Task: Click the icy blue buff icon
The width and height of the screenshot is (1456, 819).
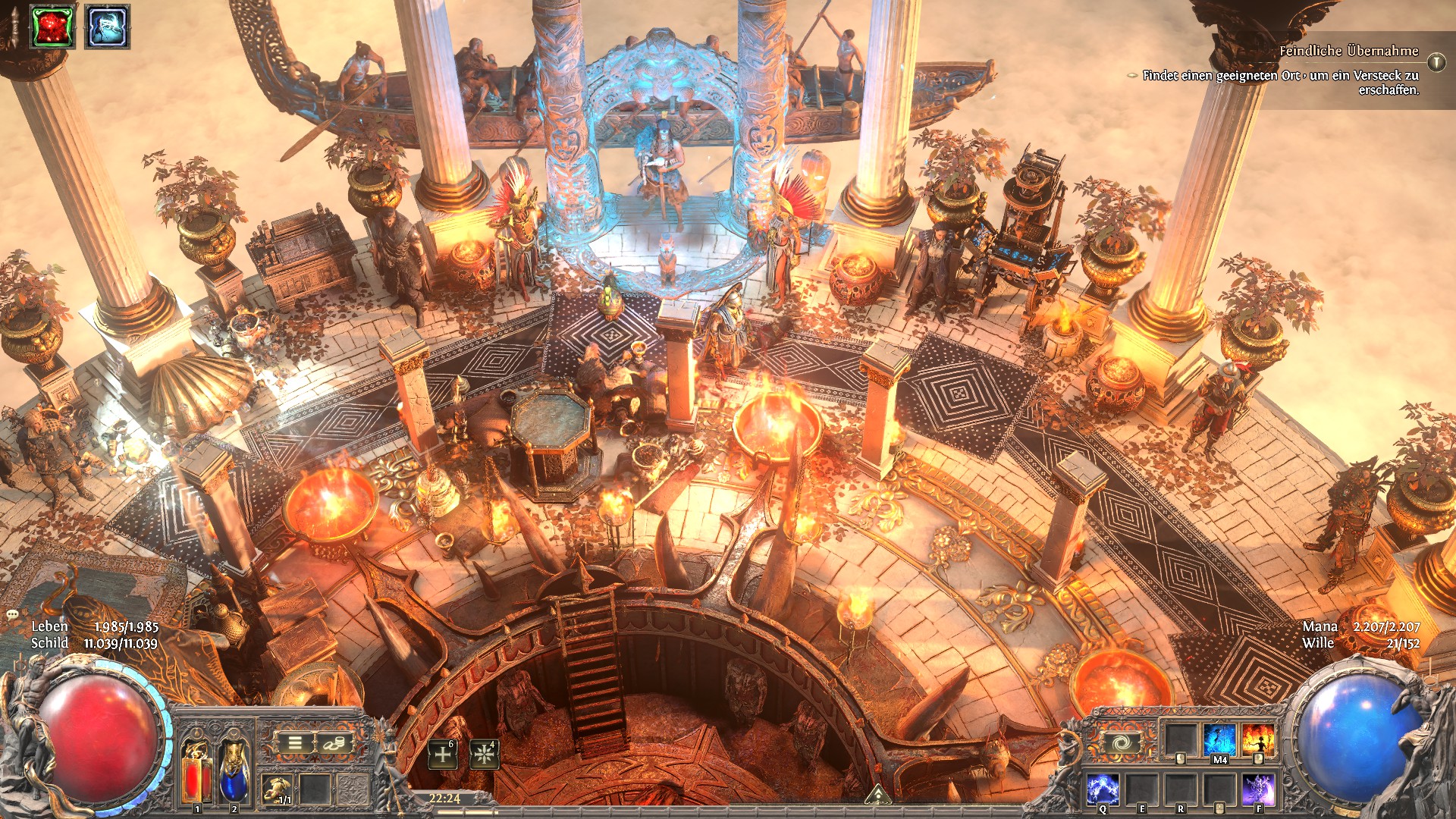Action: [x=107, y=27]
